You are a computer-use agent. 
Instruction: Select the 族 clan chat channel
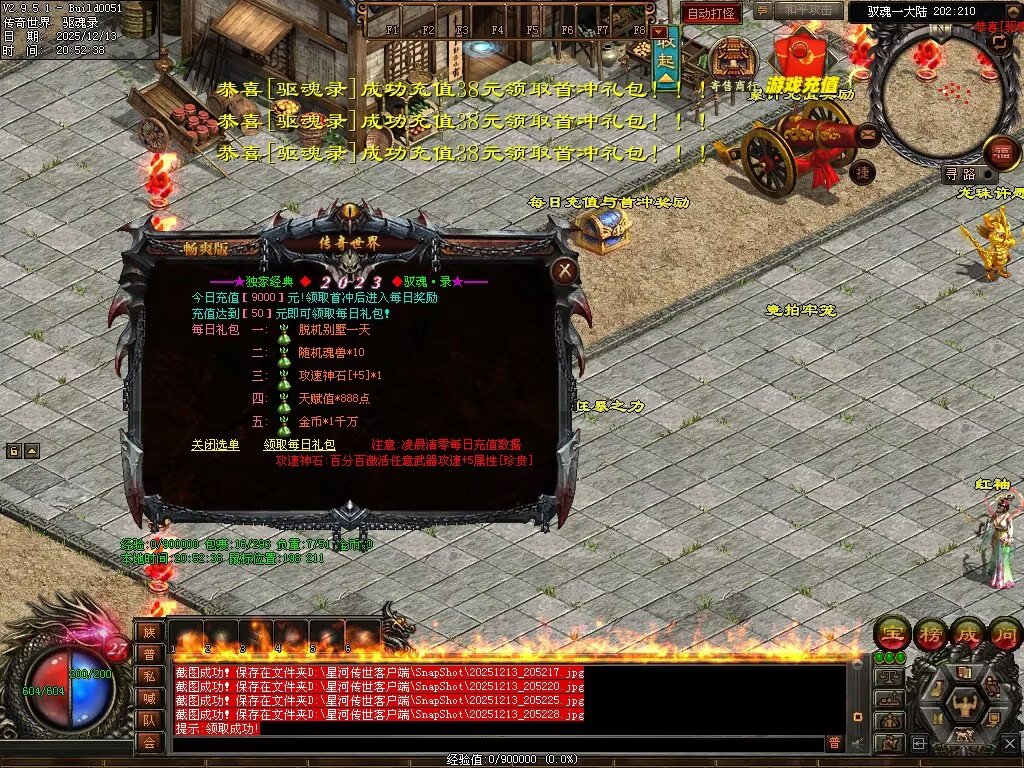tap(149, 632)
